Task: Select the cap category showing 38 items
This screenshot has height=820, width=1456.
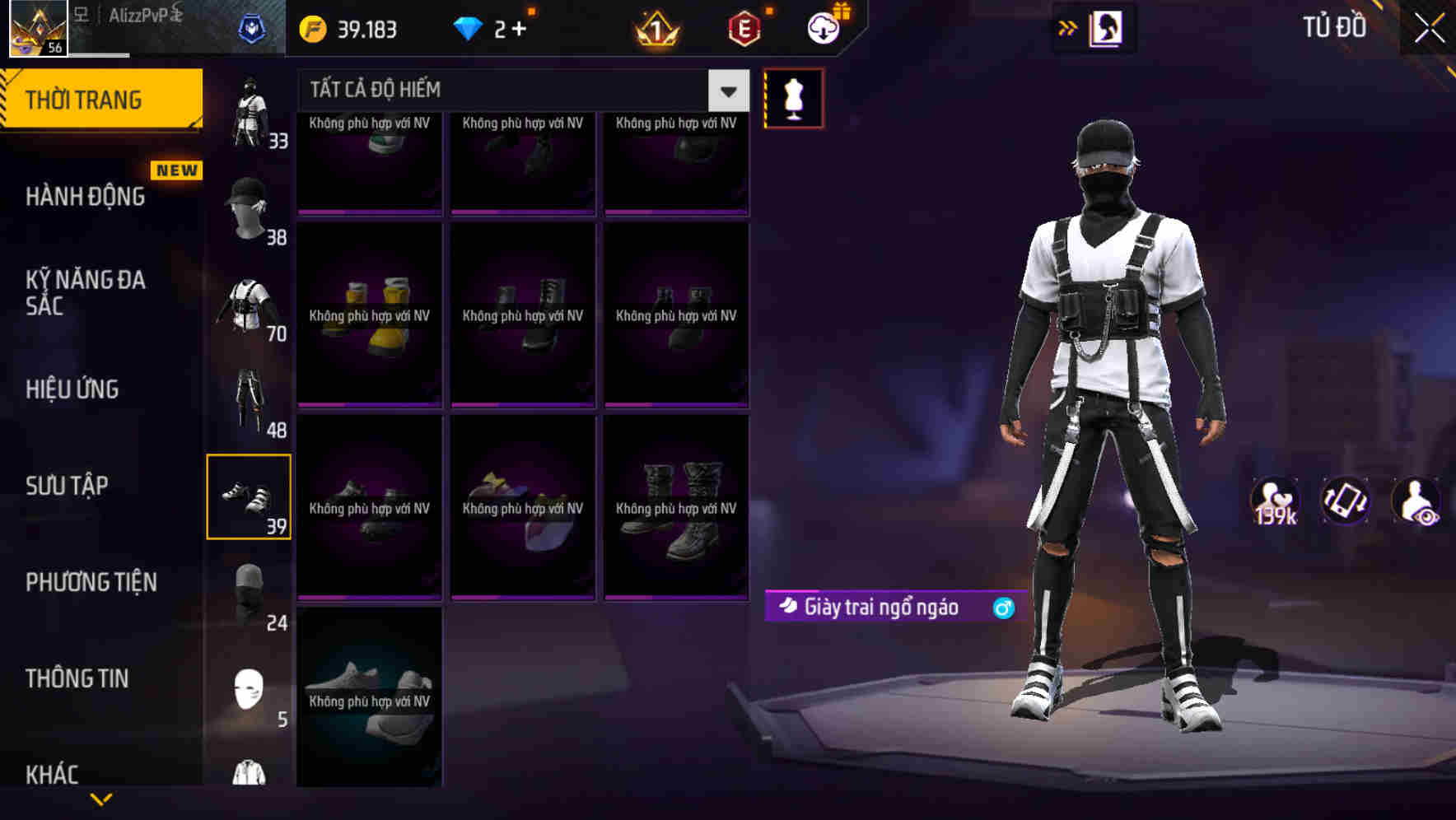Action: point(250,206)
